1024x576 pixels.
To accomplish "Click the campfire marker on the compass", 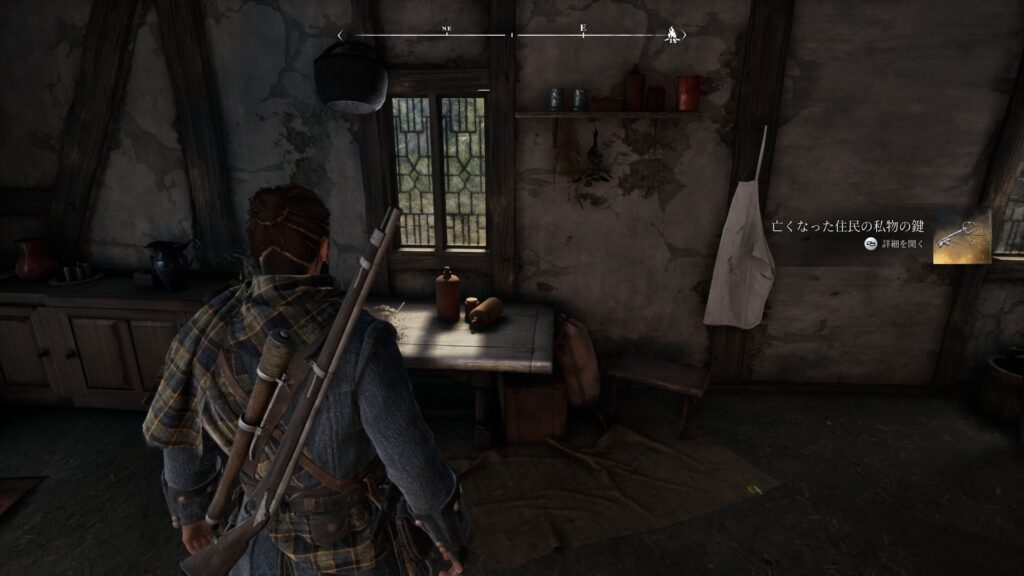I will pyautogui.click(x=671, y=35).
